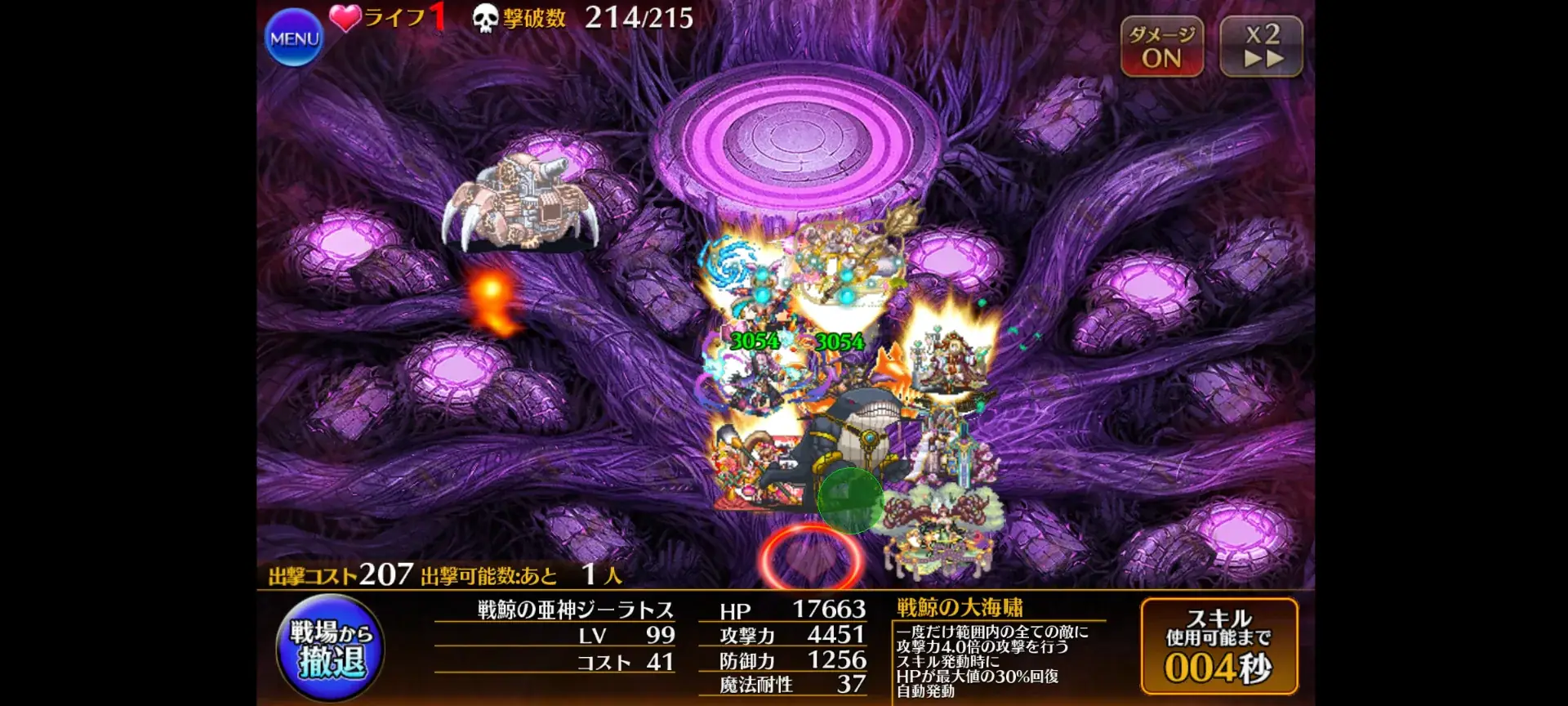
Task: Click the skull kill-count icon
Action: [484, 18]
